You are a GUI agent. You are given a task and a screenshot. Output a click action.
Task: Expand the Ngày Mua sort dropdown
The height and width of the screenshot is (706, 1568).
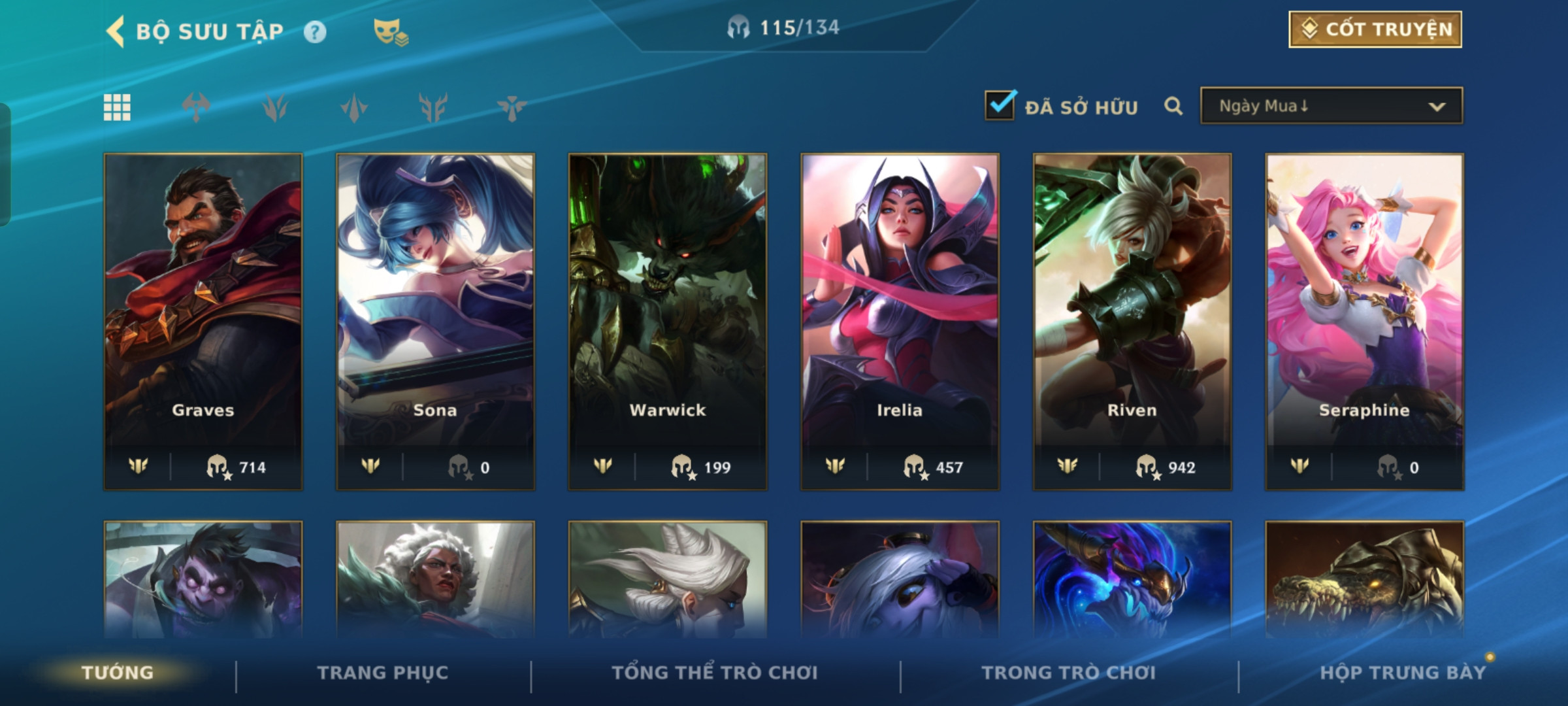point(1331,106)
